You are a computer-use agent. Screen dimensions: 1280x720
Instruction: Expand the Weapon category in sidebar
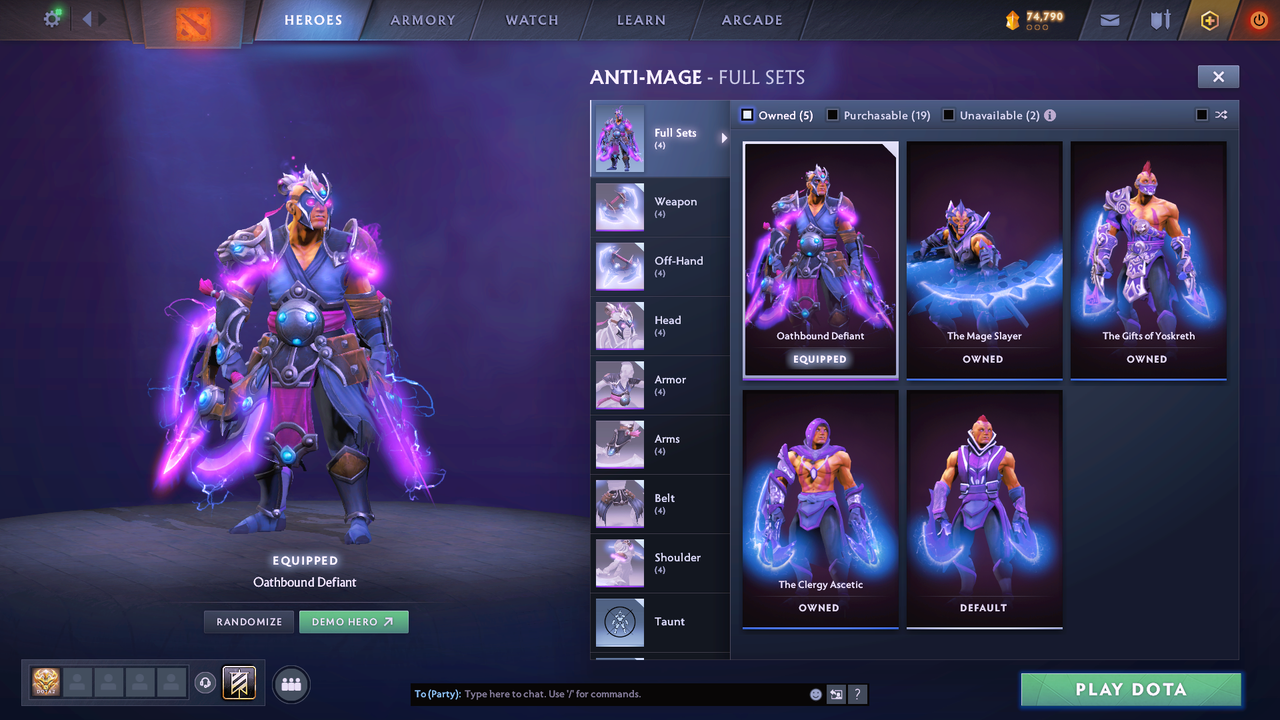click(x=660, y=207)
